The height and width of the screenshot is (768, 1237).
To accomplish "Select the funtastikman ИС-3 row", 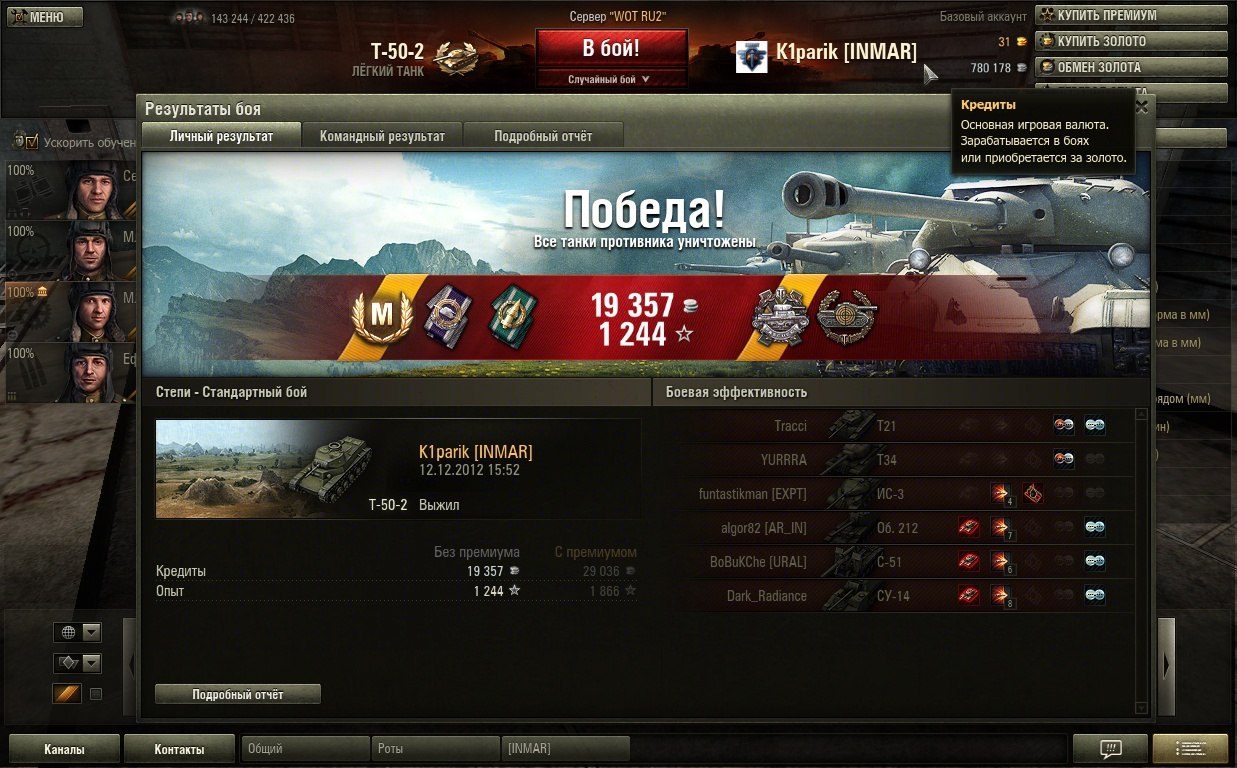I will point(893,494).
